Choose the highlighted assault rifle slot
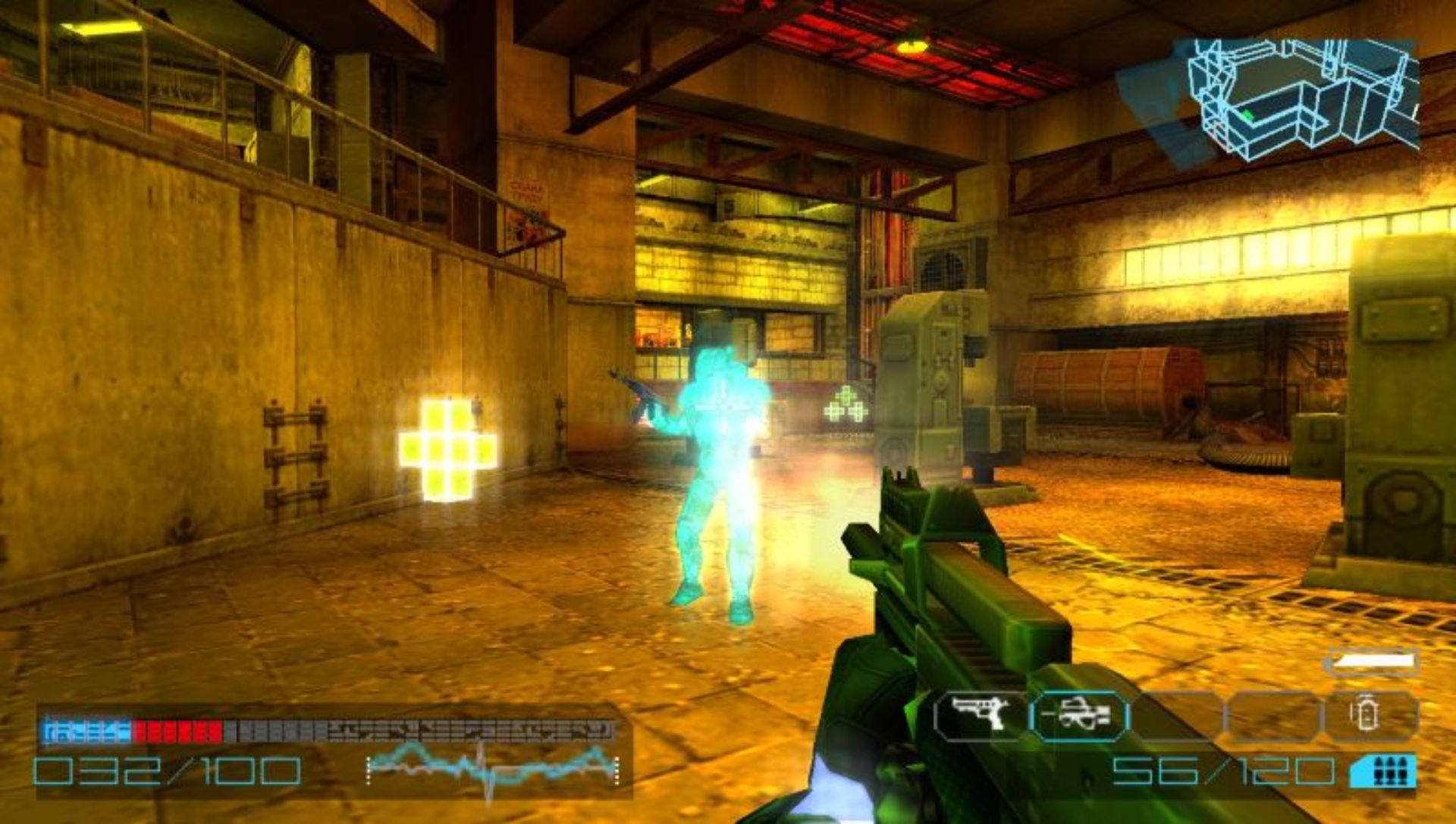Image resolution: width=1456 pixels, height=824 pixels. tap(1078, 716)
